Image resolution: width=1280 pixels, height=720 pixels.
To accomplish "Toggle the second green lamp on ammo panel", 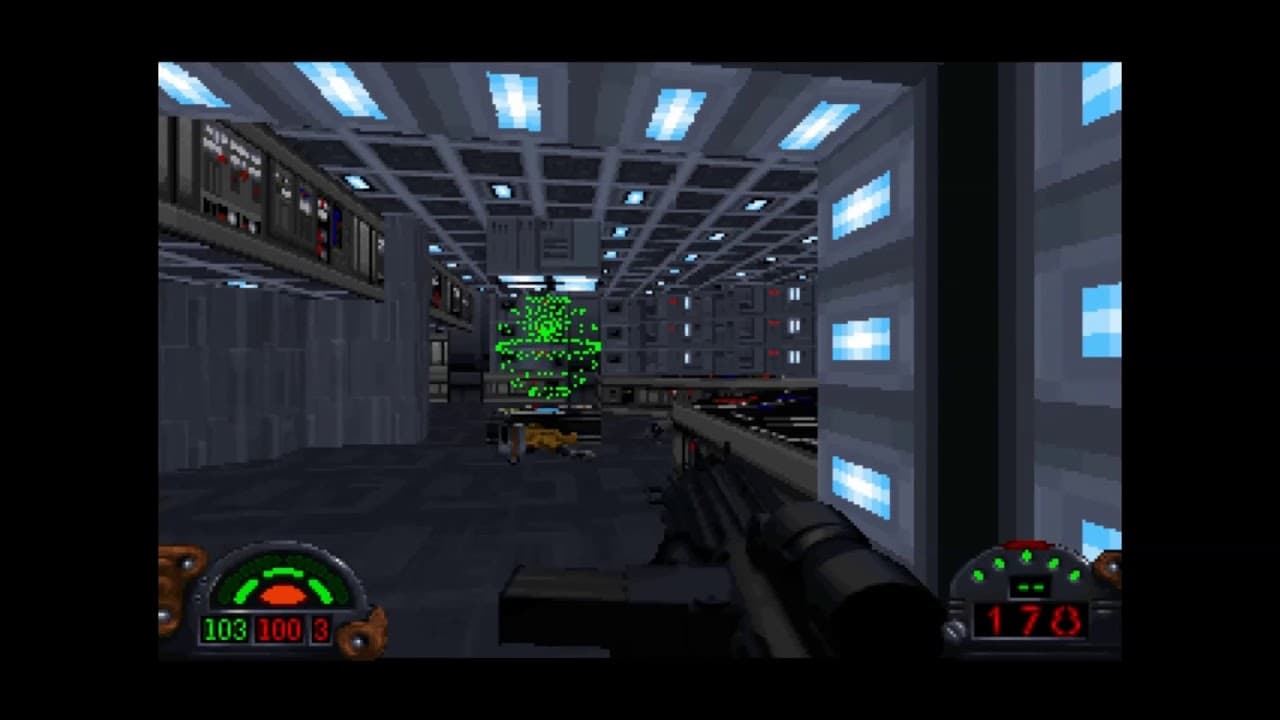I will coord(998,563).
